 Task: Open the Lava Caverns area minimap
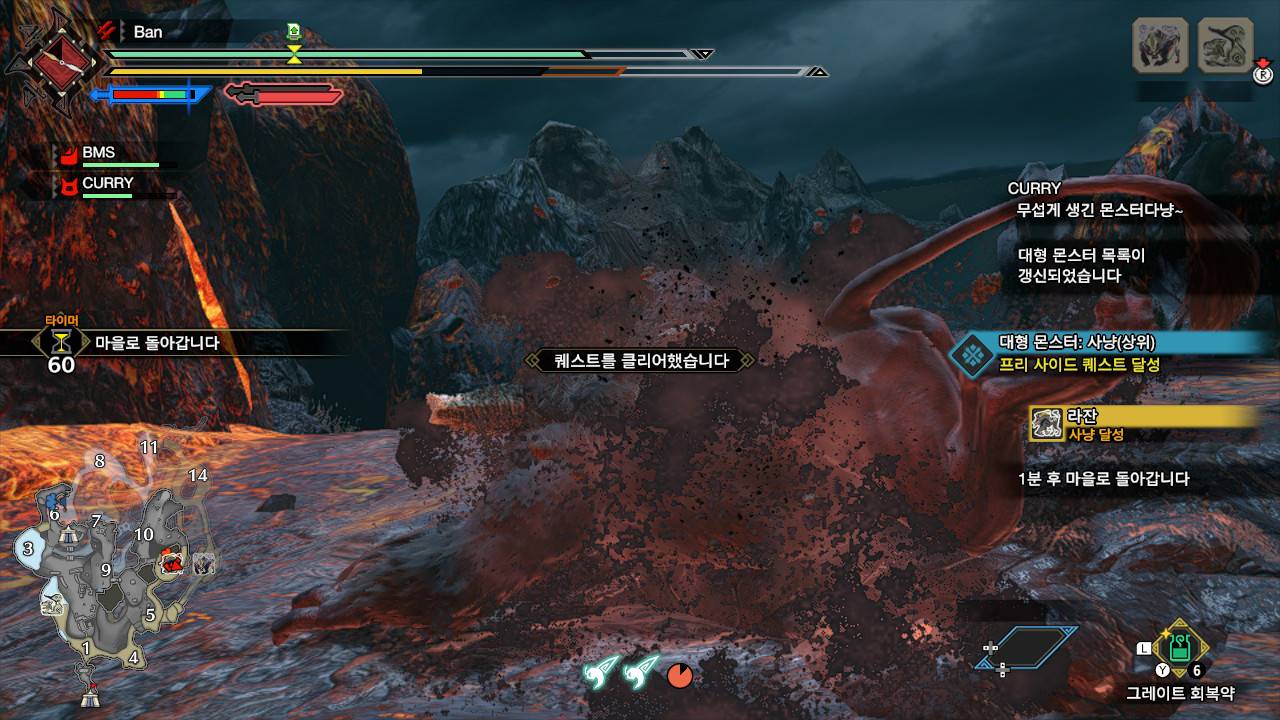(110, 570)
